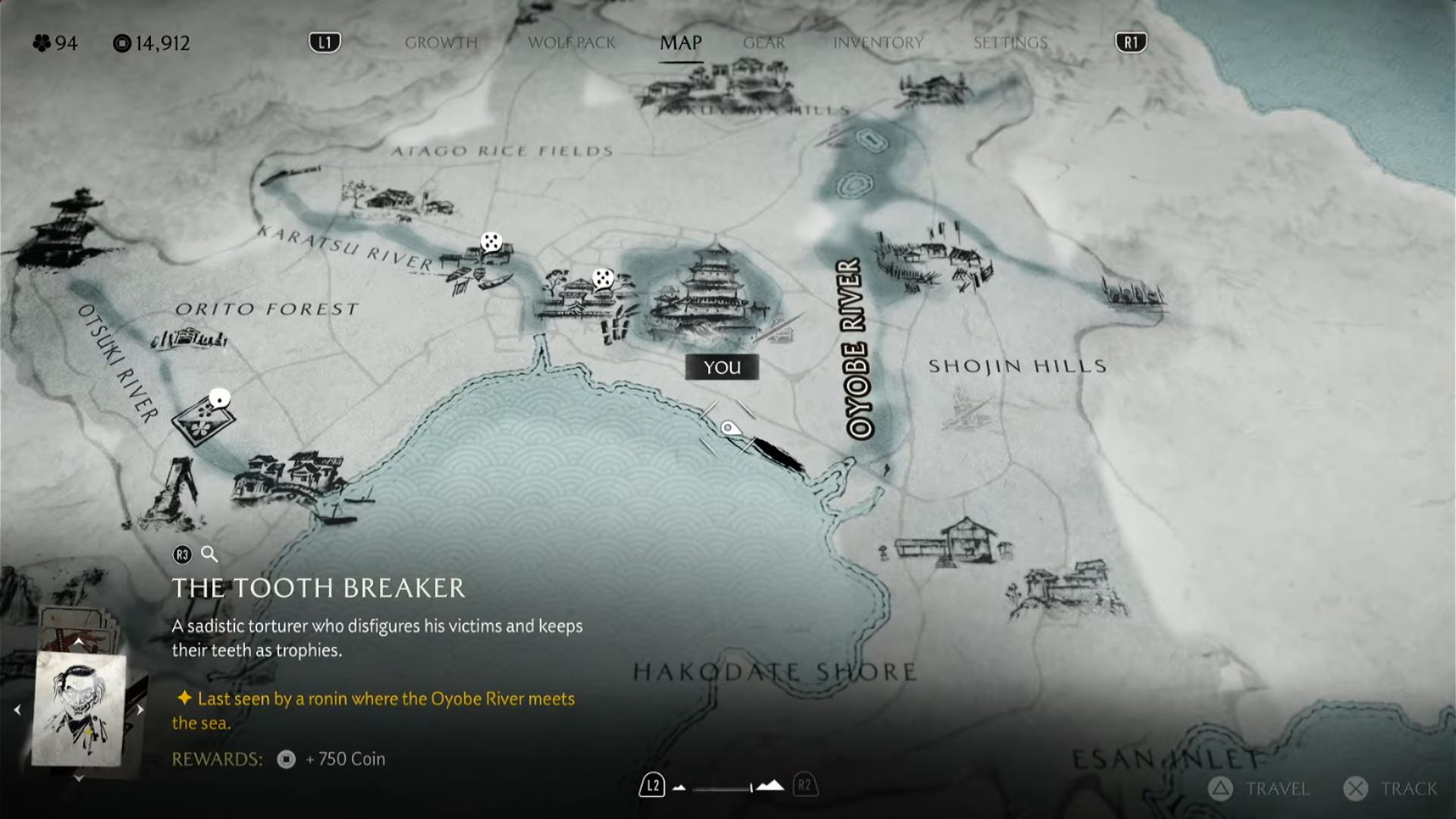
Task: Select the location pin marker on the shore
Action: [x=728, y=429]
